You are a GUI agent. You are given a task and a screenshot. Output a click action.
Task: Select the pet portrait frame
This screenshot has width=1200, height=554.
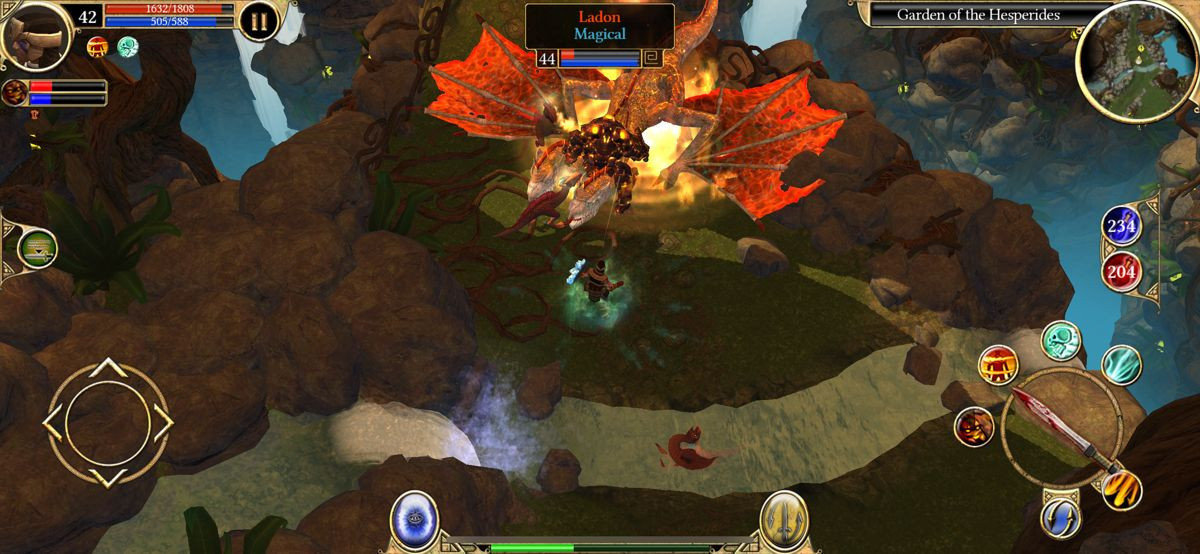point(15,93)
